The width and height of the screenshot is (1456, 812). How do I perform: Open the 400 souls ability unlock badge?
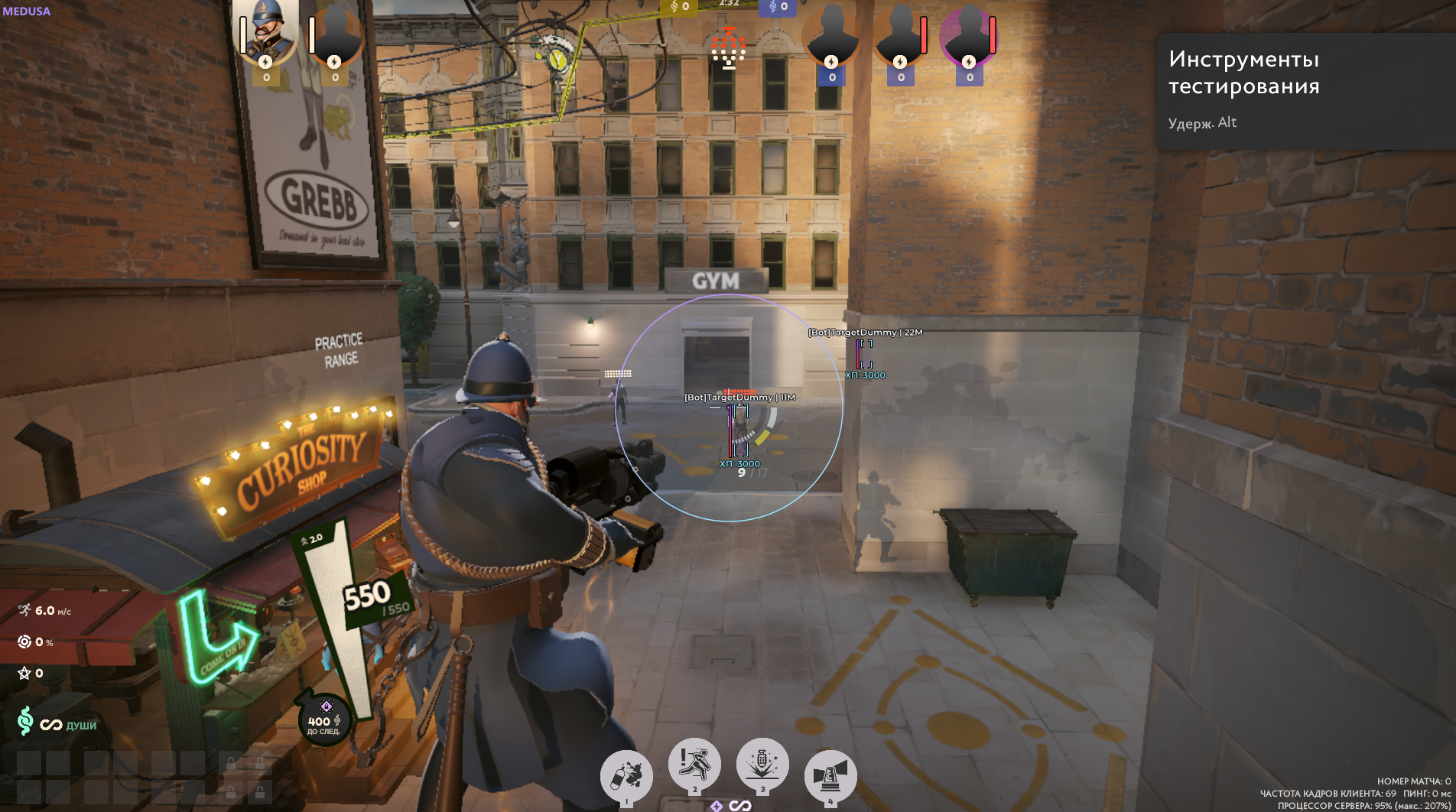point(324,719)
